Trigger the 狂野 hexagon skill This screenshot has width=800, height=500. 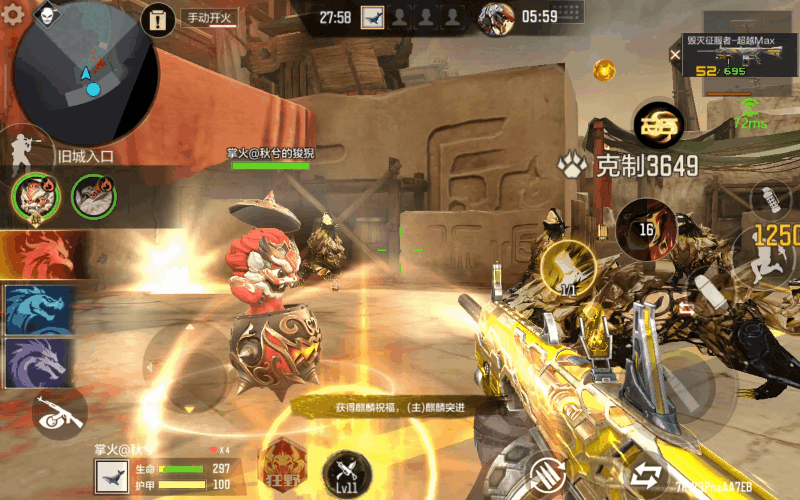pos(282,465)
